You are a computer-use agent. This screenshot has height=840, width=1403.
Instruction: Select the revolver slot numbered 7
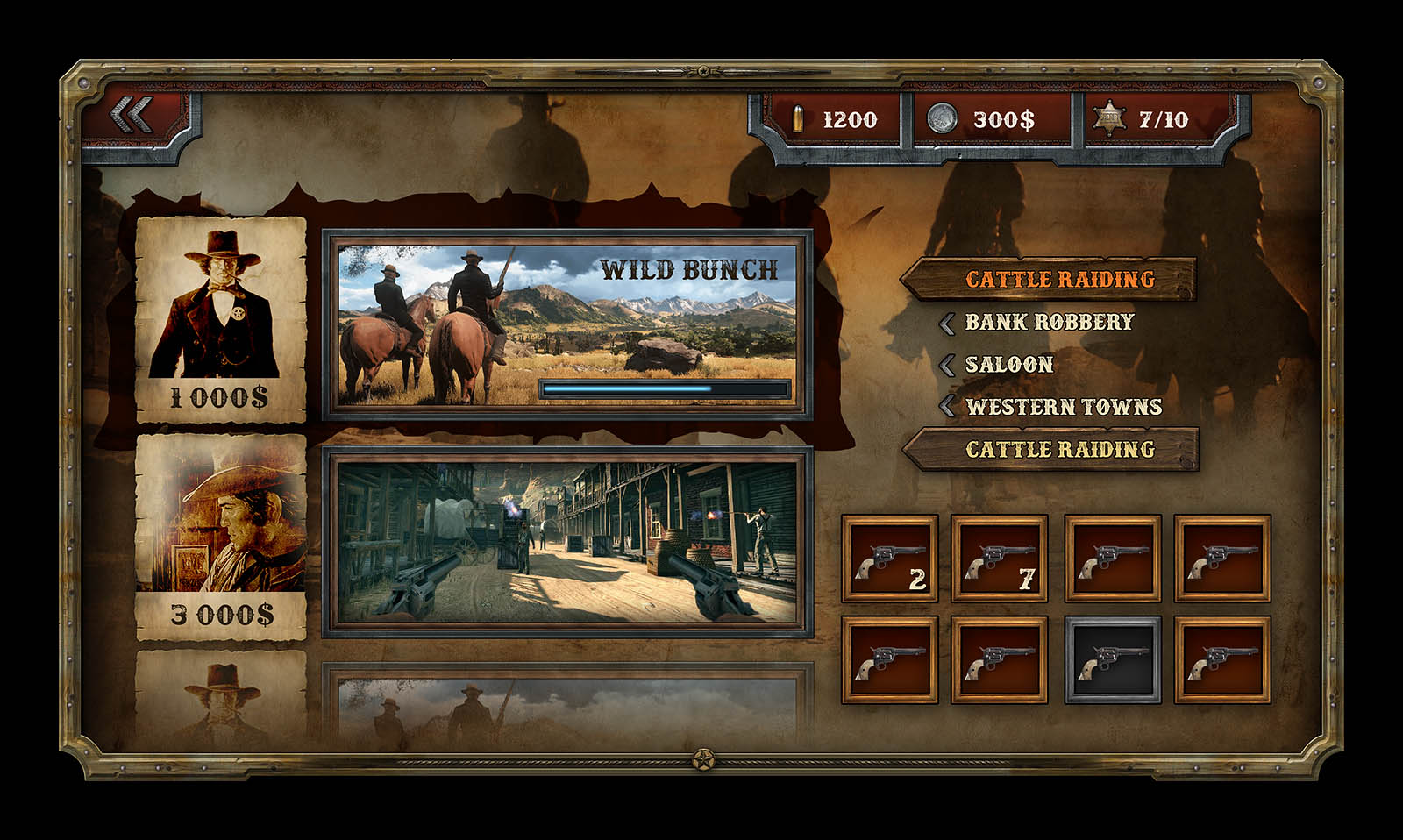tap(1000, 559)
